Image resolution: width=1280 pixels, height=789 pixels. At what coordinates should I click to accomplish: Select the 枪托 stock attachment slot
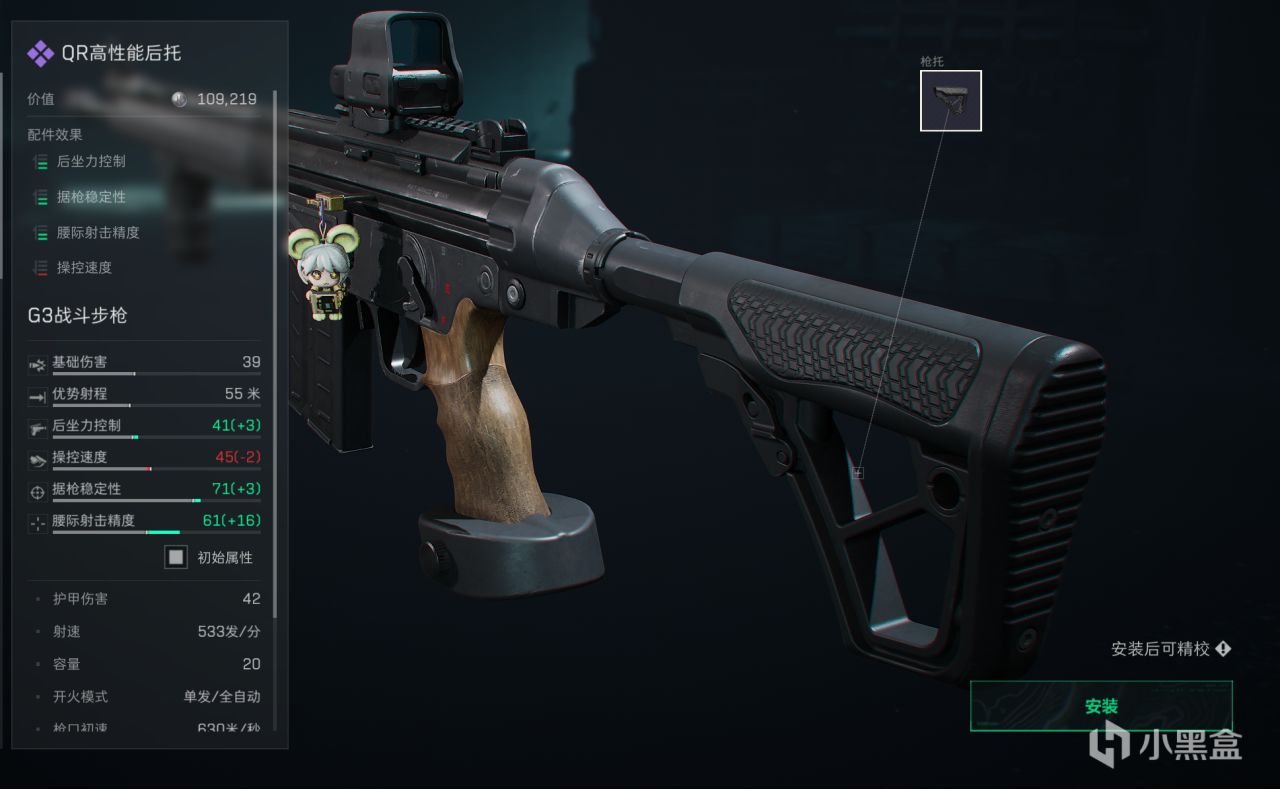click(950, 100)
